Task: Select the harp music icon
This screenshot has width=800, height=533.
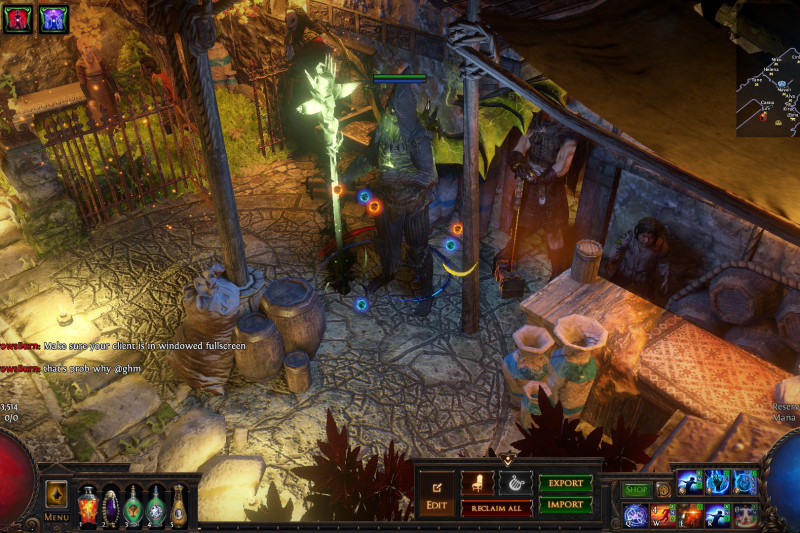Action: (516, 483)
